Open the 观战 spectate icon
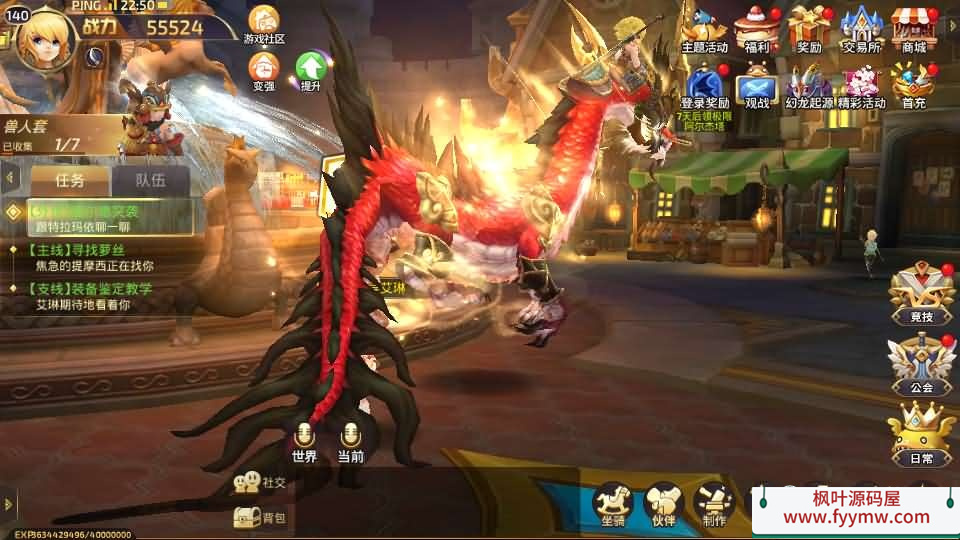 tap(757, 83)
